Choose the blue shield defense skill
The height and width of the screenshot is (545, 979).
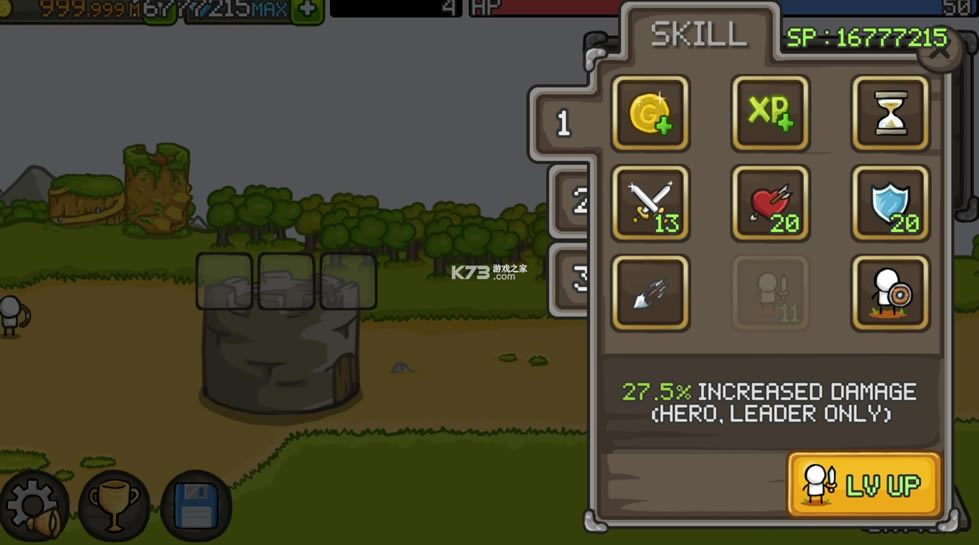tap(890, 203)
